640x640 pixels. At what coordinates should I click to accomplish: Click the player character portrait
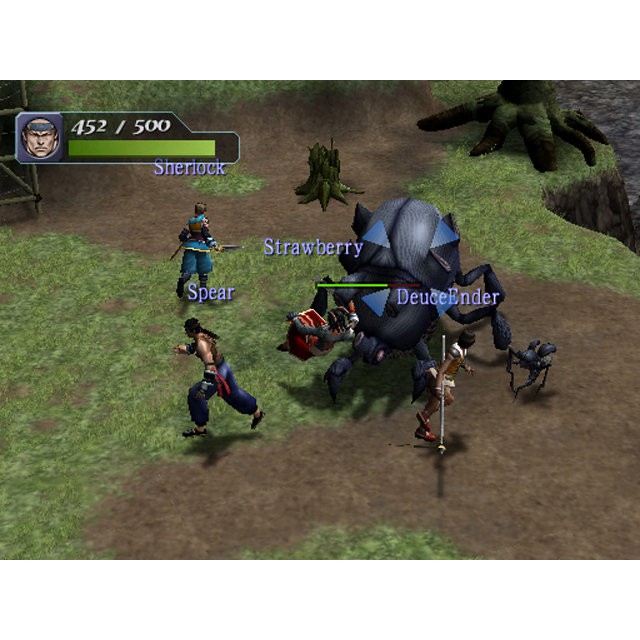point(40,137)
